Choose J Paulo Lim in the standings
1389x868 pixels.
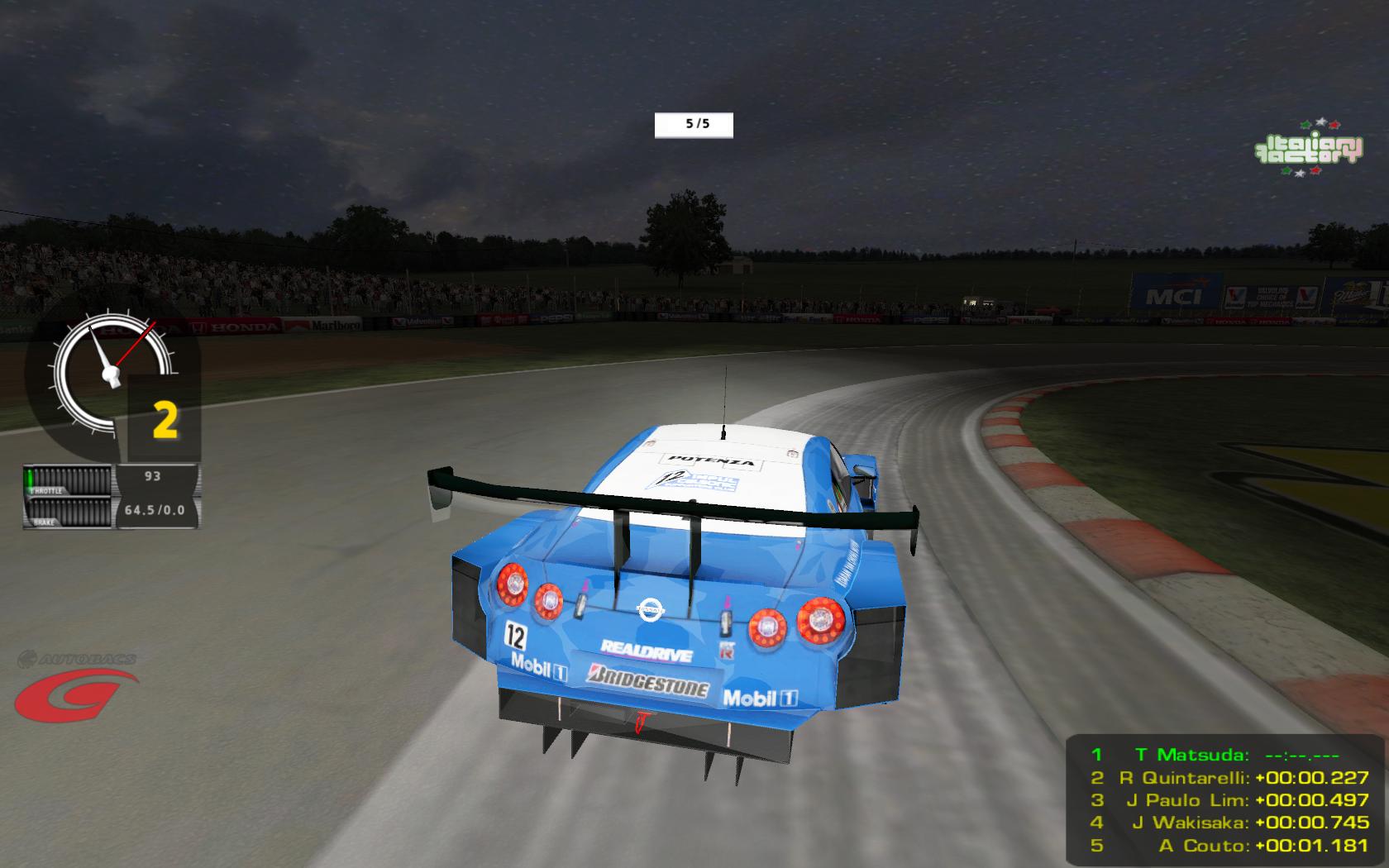click(x=1229, y=800)
